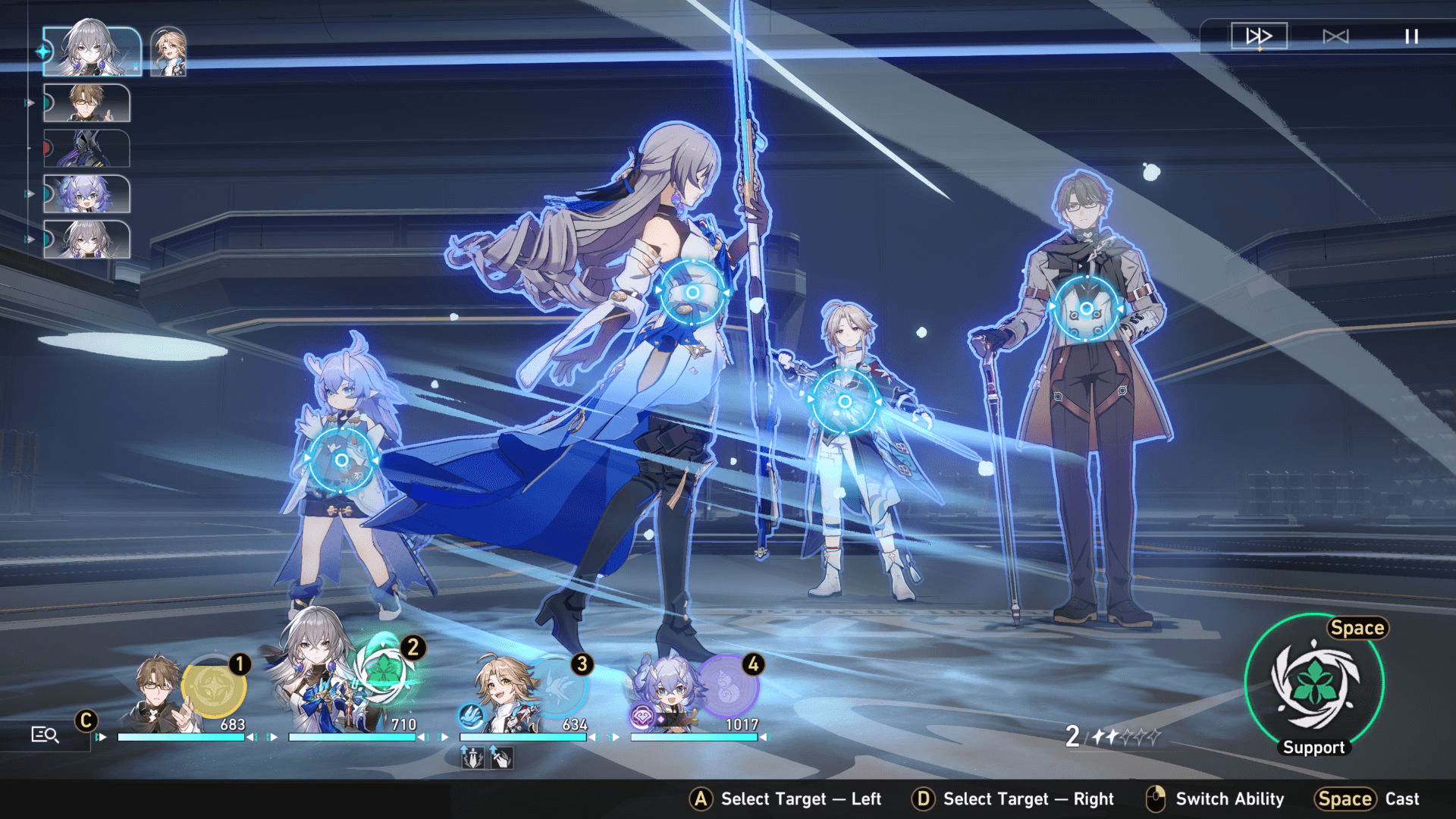Activate the gold ultimate numbered 1
The width and height of the screenshot is (1456, 819).
pos(213,688)
